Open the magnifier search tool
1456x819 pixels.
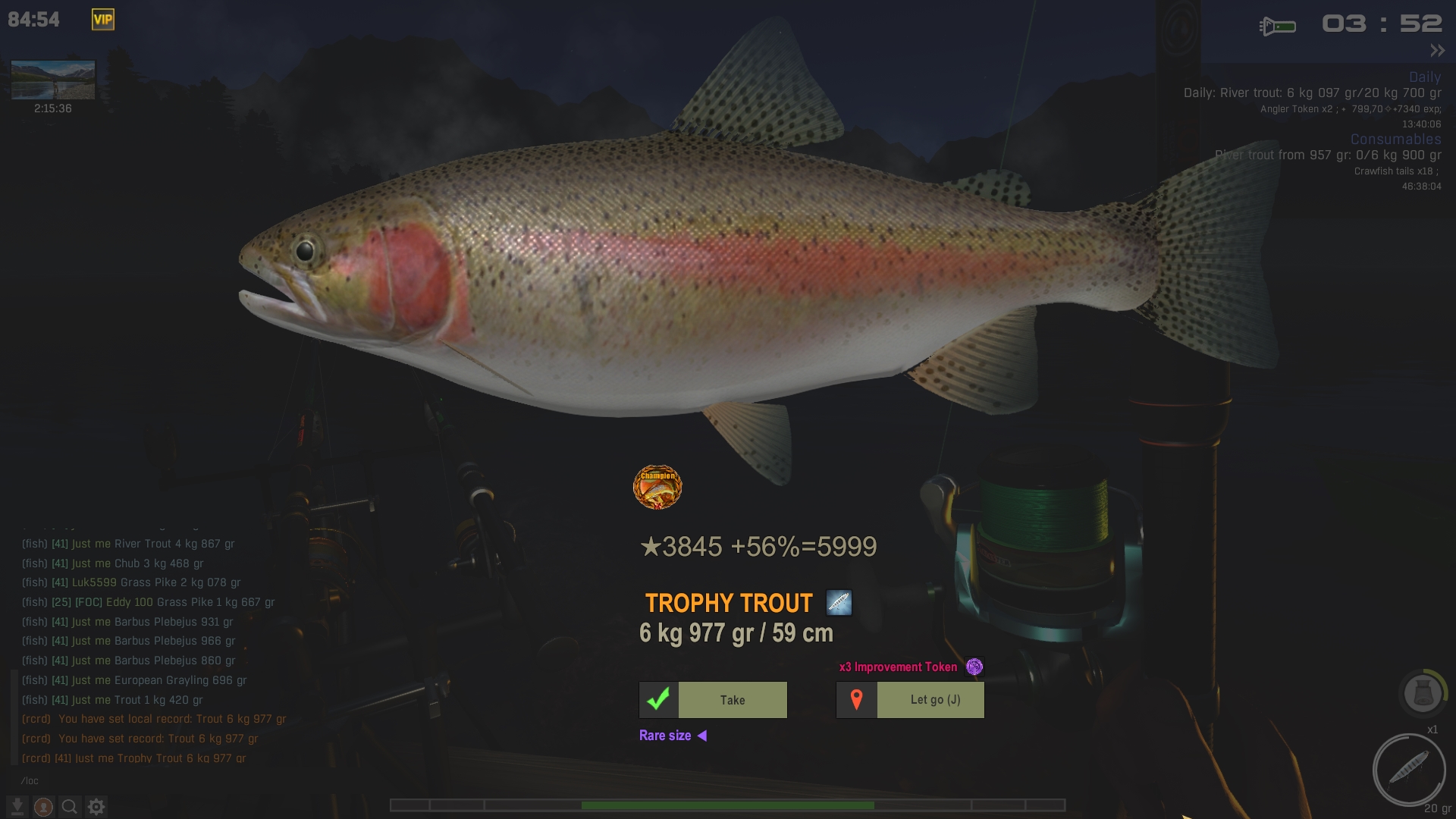tap(70, 807)
